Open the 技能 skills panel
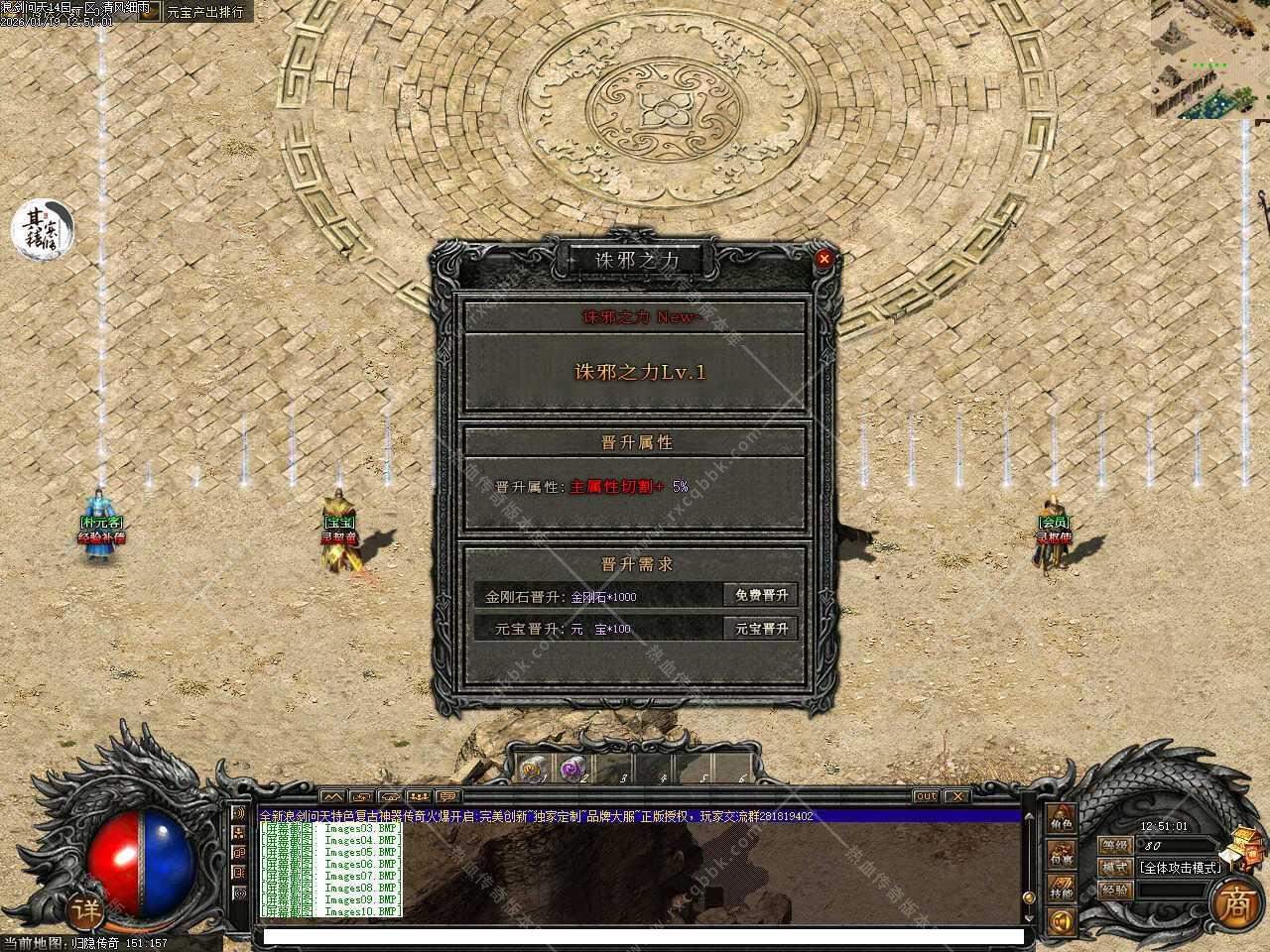Image resolution: width=1270 pixels, height=952 pixels. [1062, 890]
